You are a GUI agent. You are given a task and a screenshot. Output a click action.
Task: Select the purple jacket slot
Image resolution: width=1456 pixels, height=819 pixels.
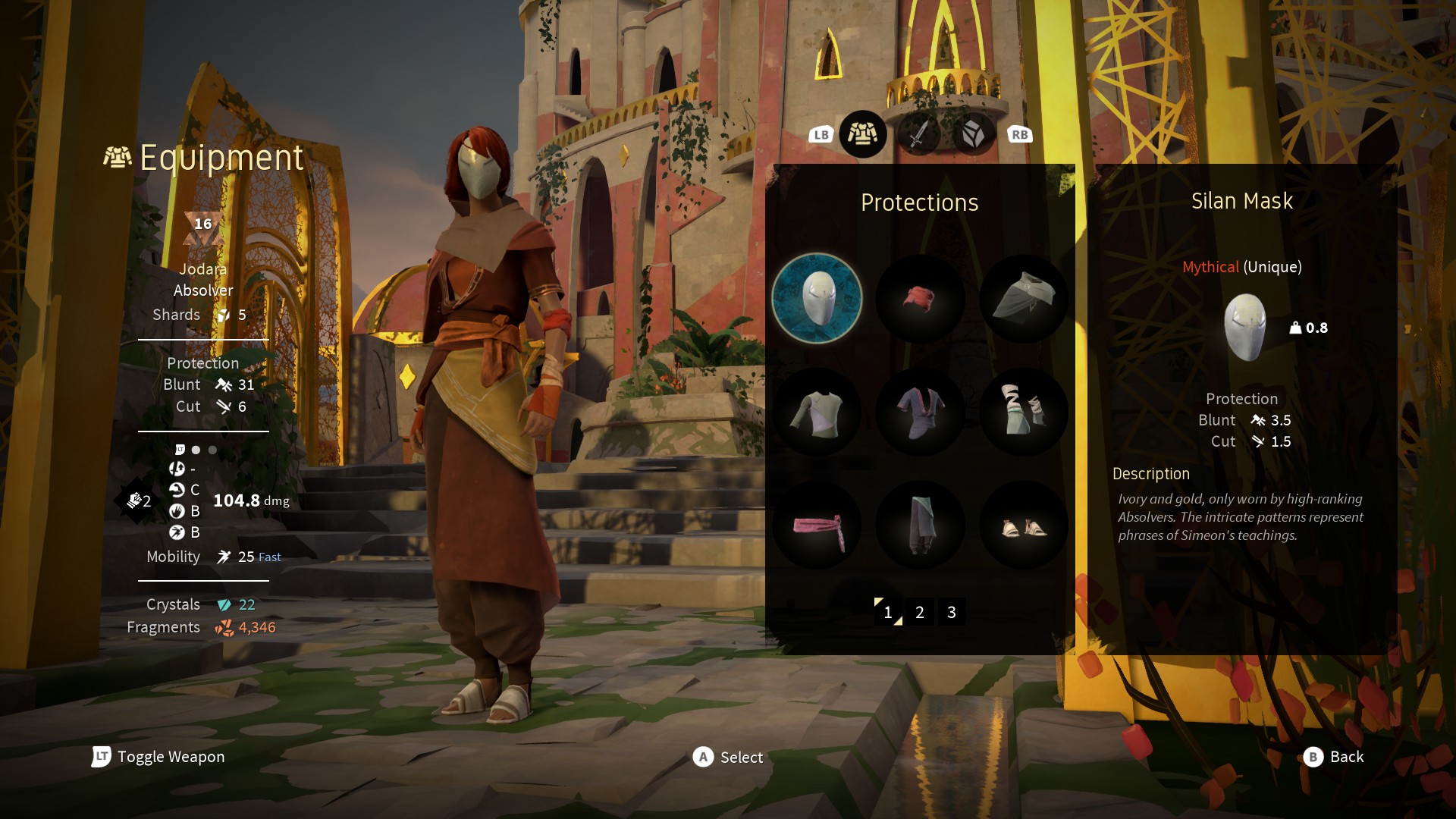(920, 412)
